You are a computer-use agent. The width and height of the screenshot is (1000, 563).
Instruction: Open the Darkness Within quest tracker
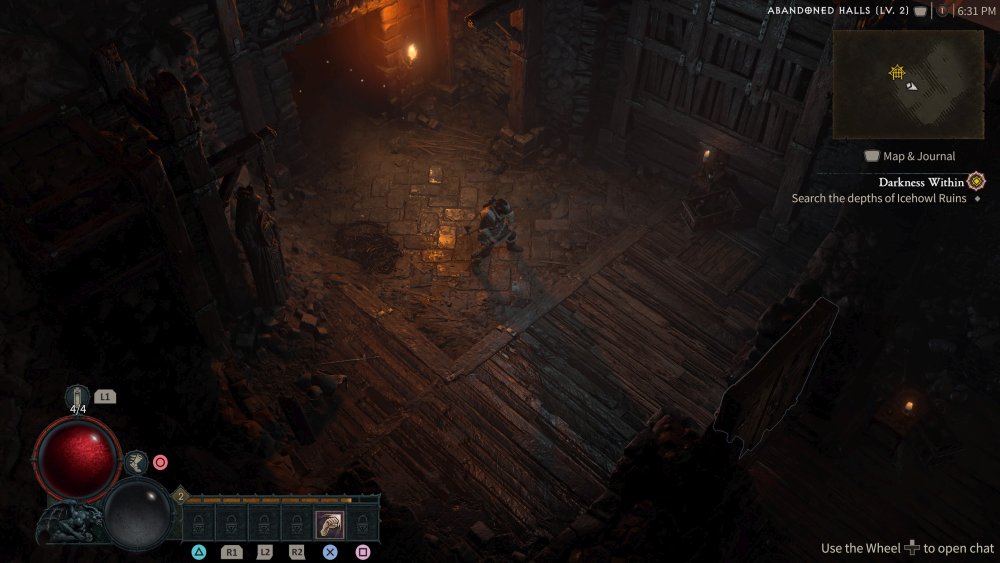(x=921, y=182)
